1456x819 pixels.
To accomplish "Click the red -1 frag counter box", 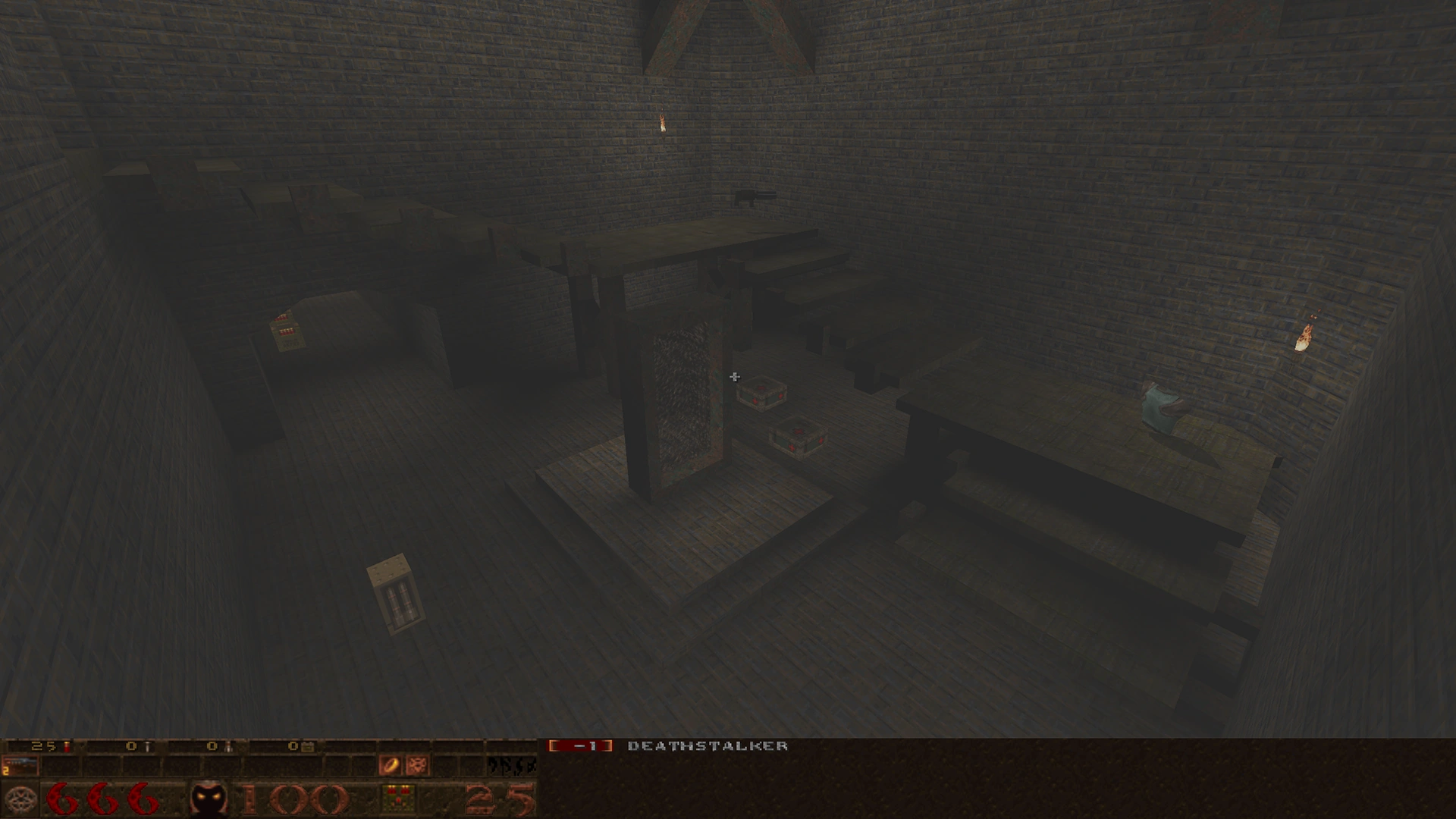I will 584,745.
